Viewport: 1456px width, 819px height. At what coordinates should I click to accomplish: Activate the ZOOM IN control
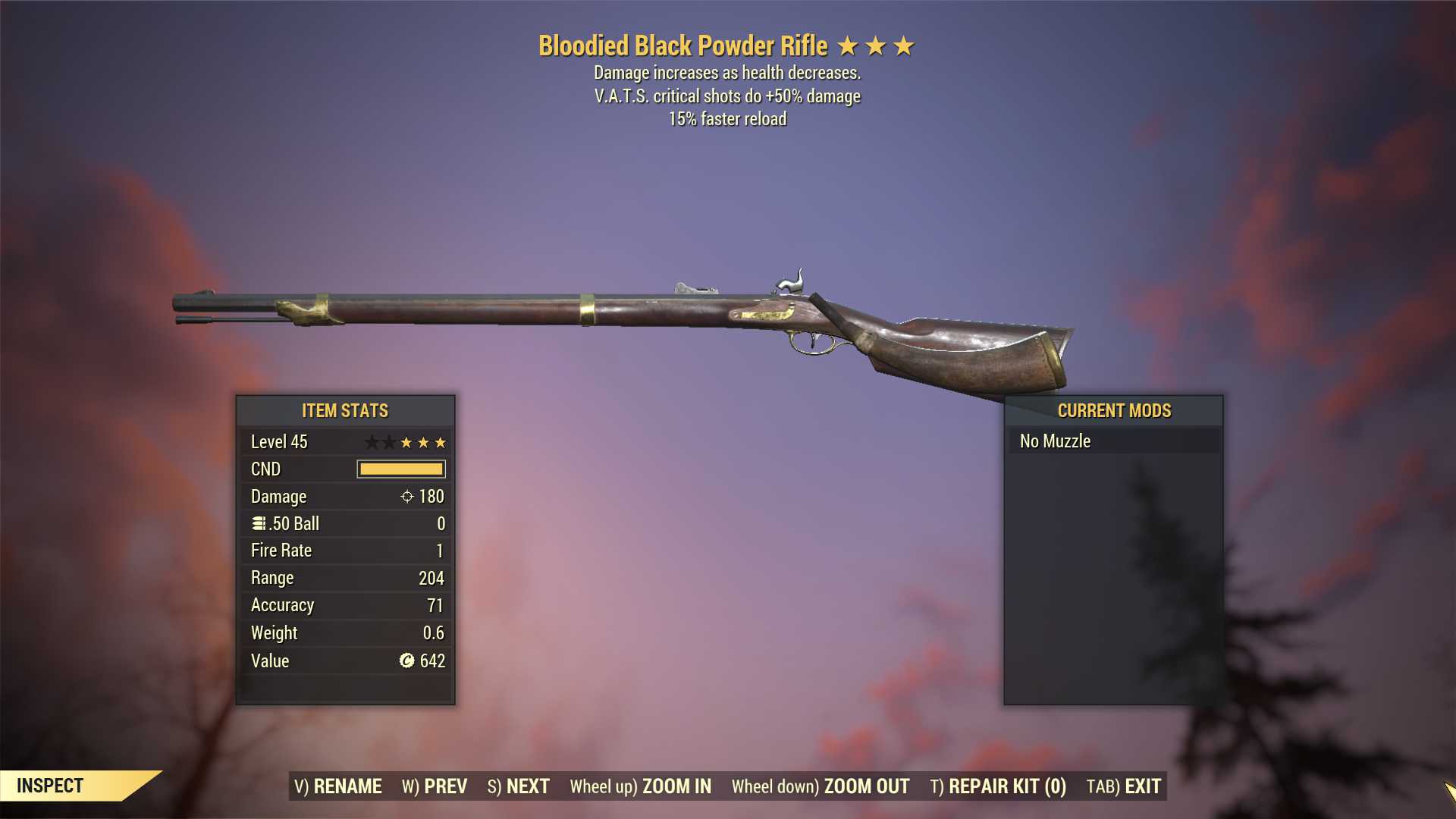(x=641, y=786)
